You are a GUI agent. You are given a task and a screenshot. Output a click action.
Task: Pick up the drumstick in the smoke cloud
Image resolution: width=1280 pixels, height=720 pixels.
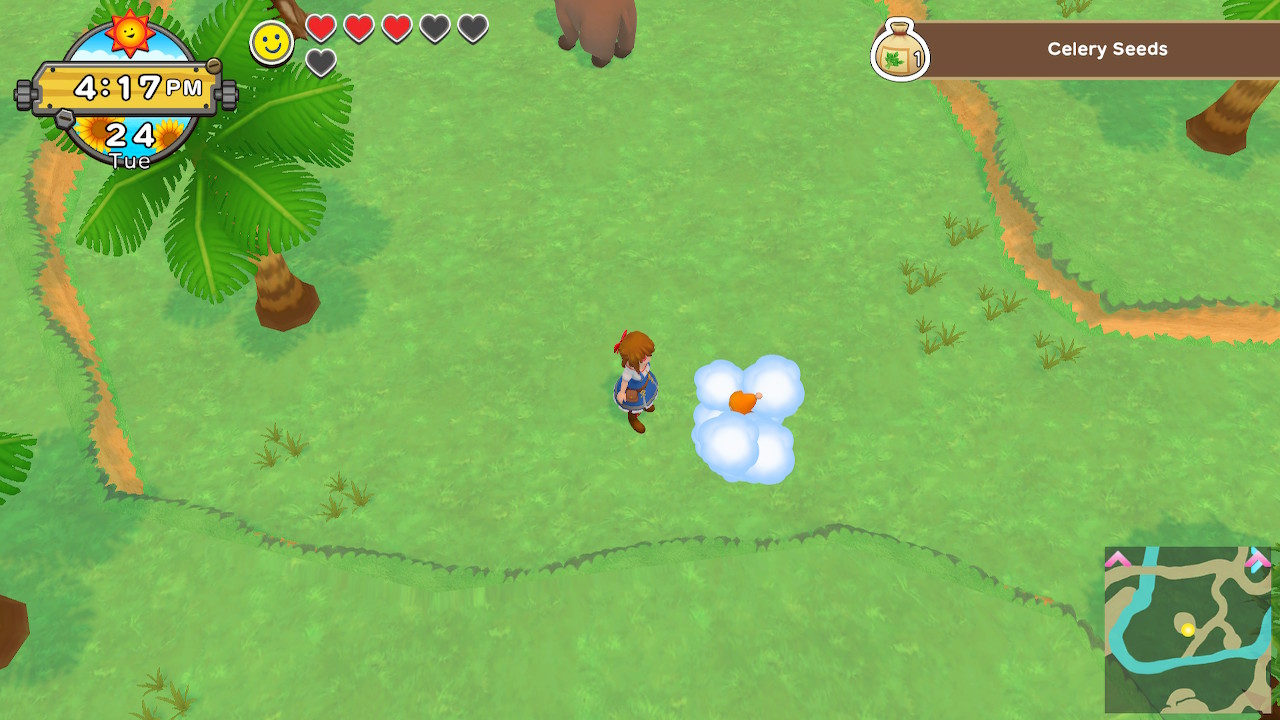pos(745,400)
